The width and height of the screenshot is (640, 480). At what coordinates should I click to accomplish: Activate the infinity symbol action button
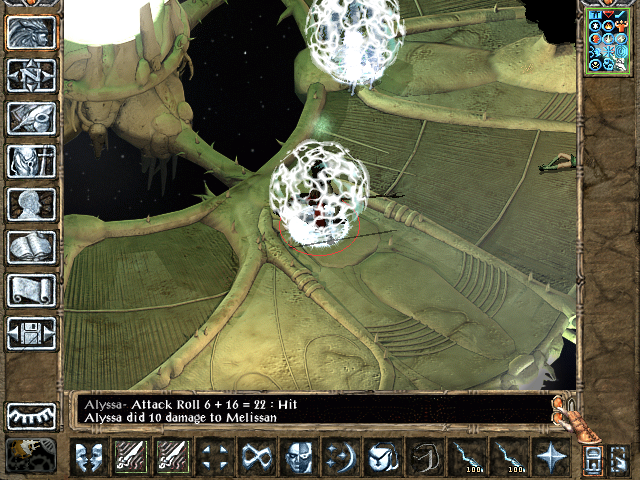click(255, 457)
